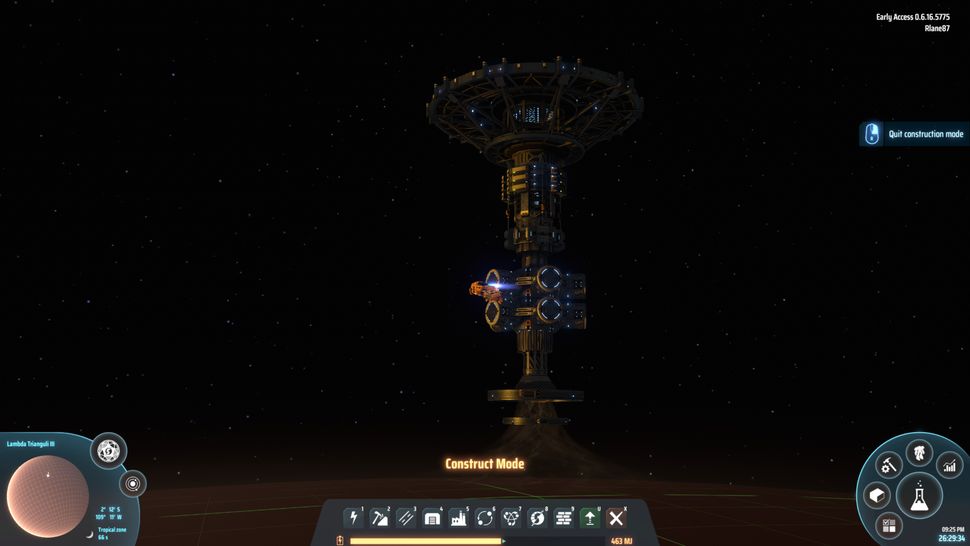Select the X dismantle tool
970x546 pixels.
(x=617, y=518)
